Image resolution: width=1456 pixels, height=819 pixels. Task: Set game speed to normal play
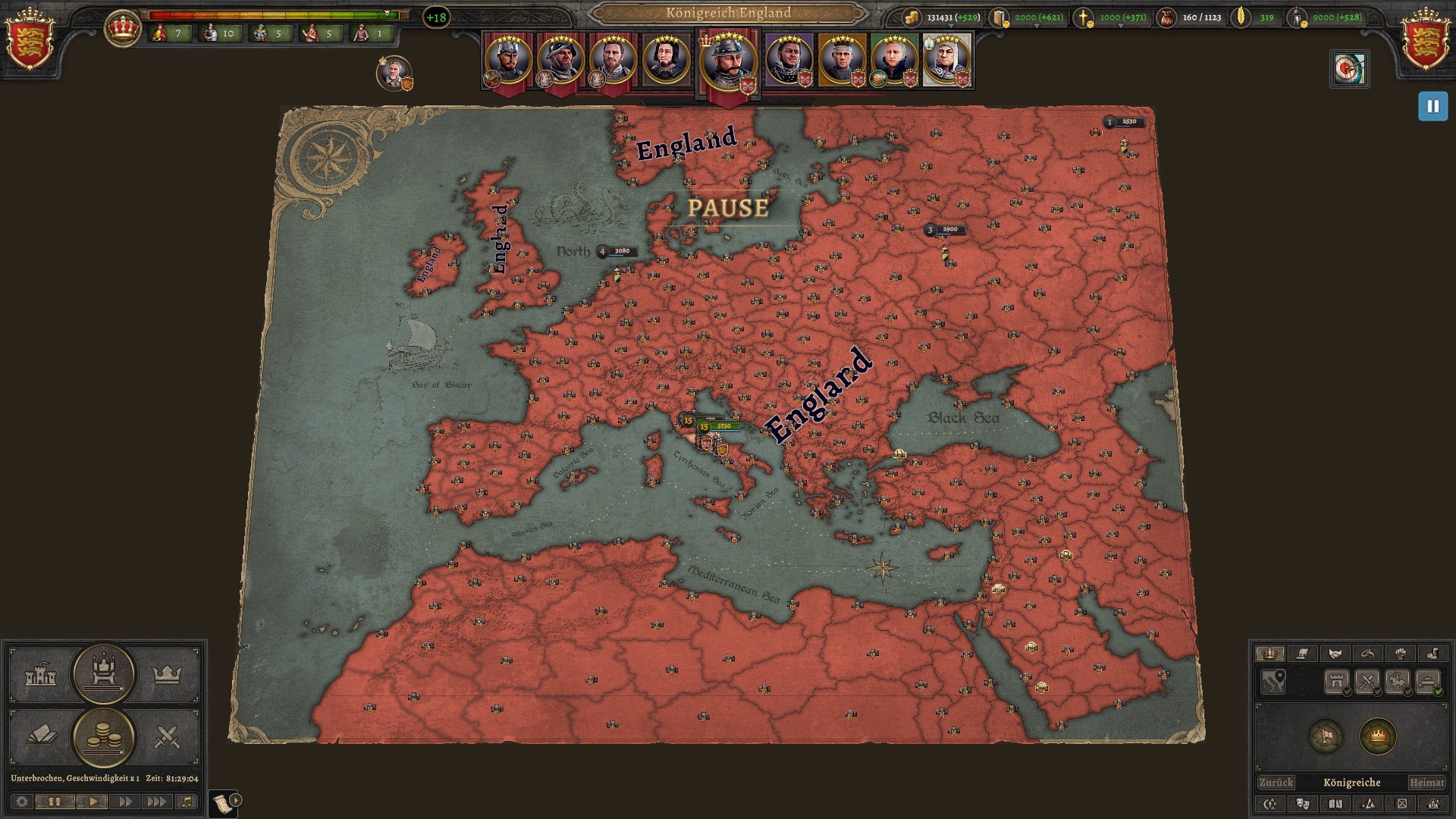tap(93, 802)
